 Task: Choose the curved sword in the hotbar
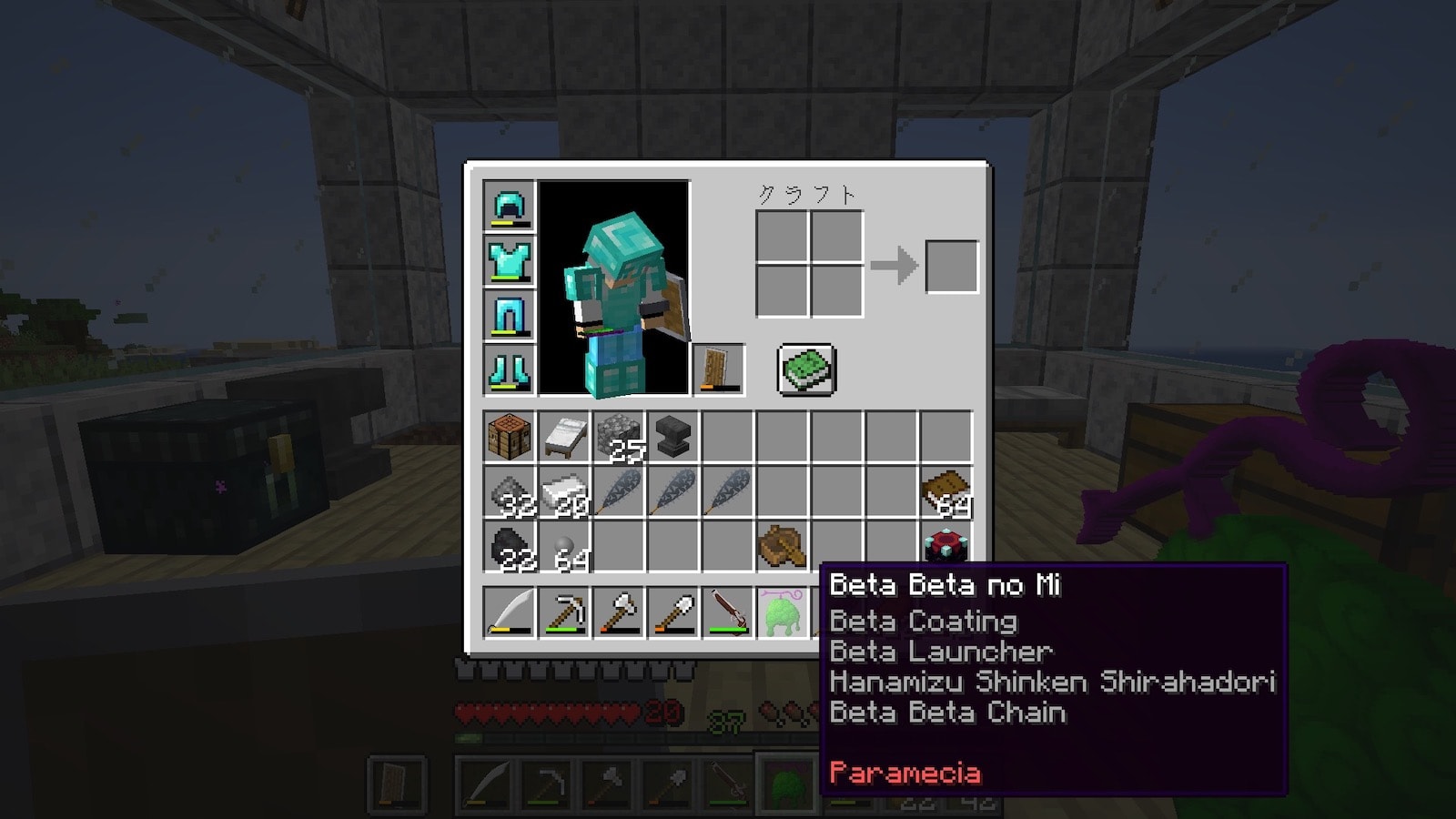coord(510,612)
